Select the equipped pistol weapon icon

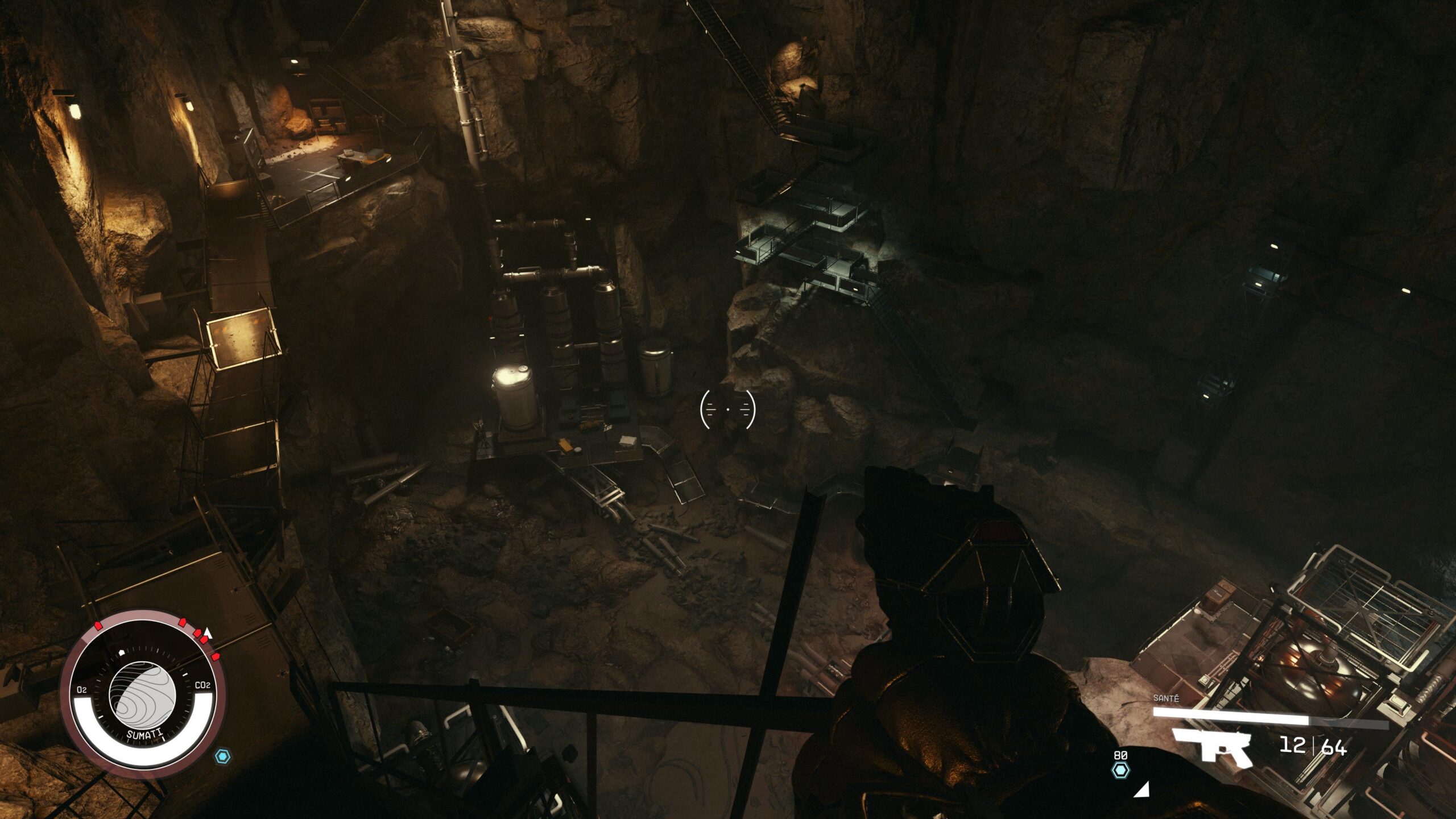click(x=1212, y=747)
